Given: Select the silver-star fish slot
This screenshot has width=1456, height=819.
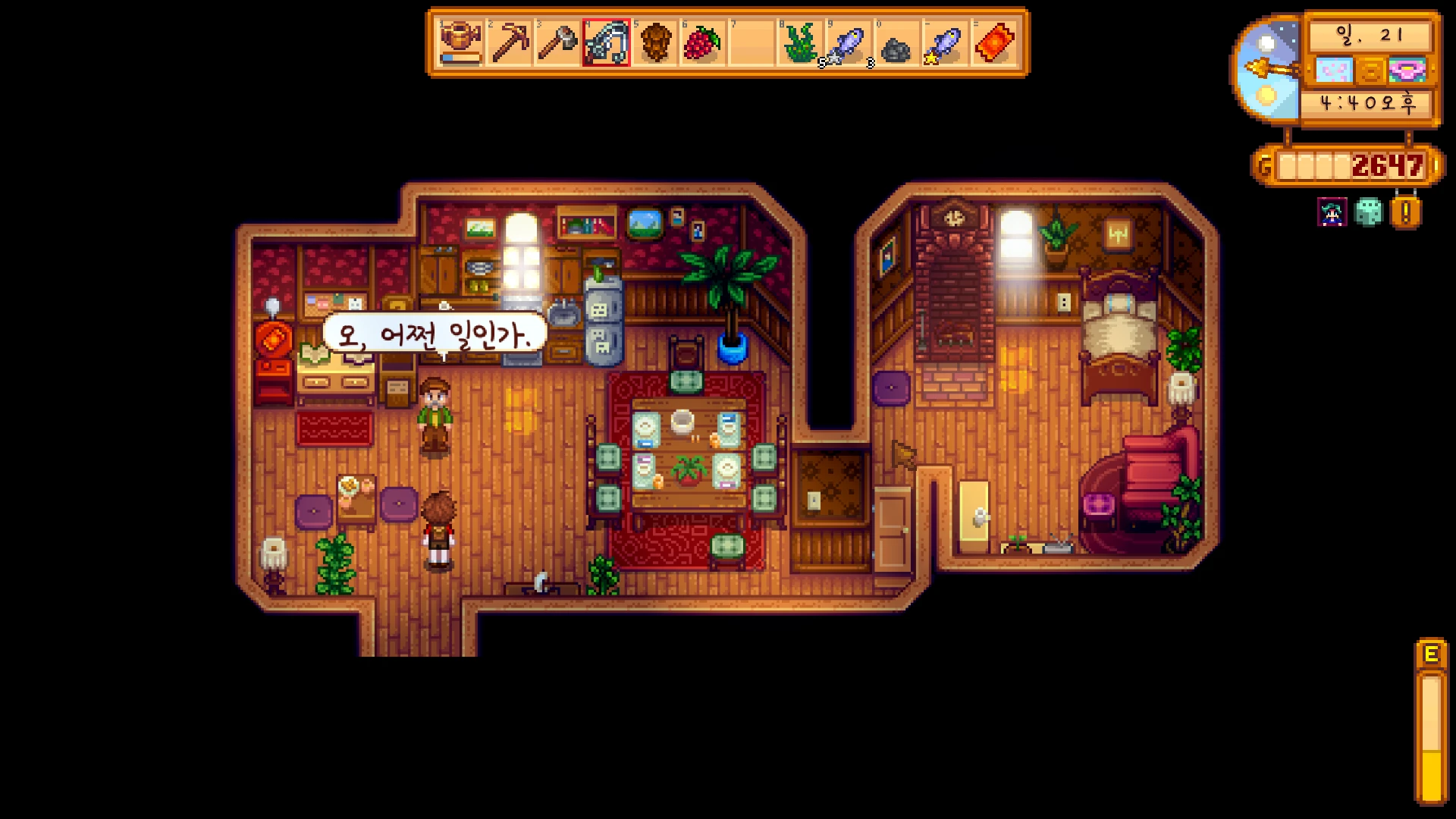Looking at the screenshot, I should [x=849, y=43].
